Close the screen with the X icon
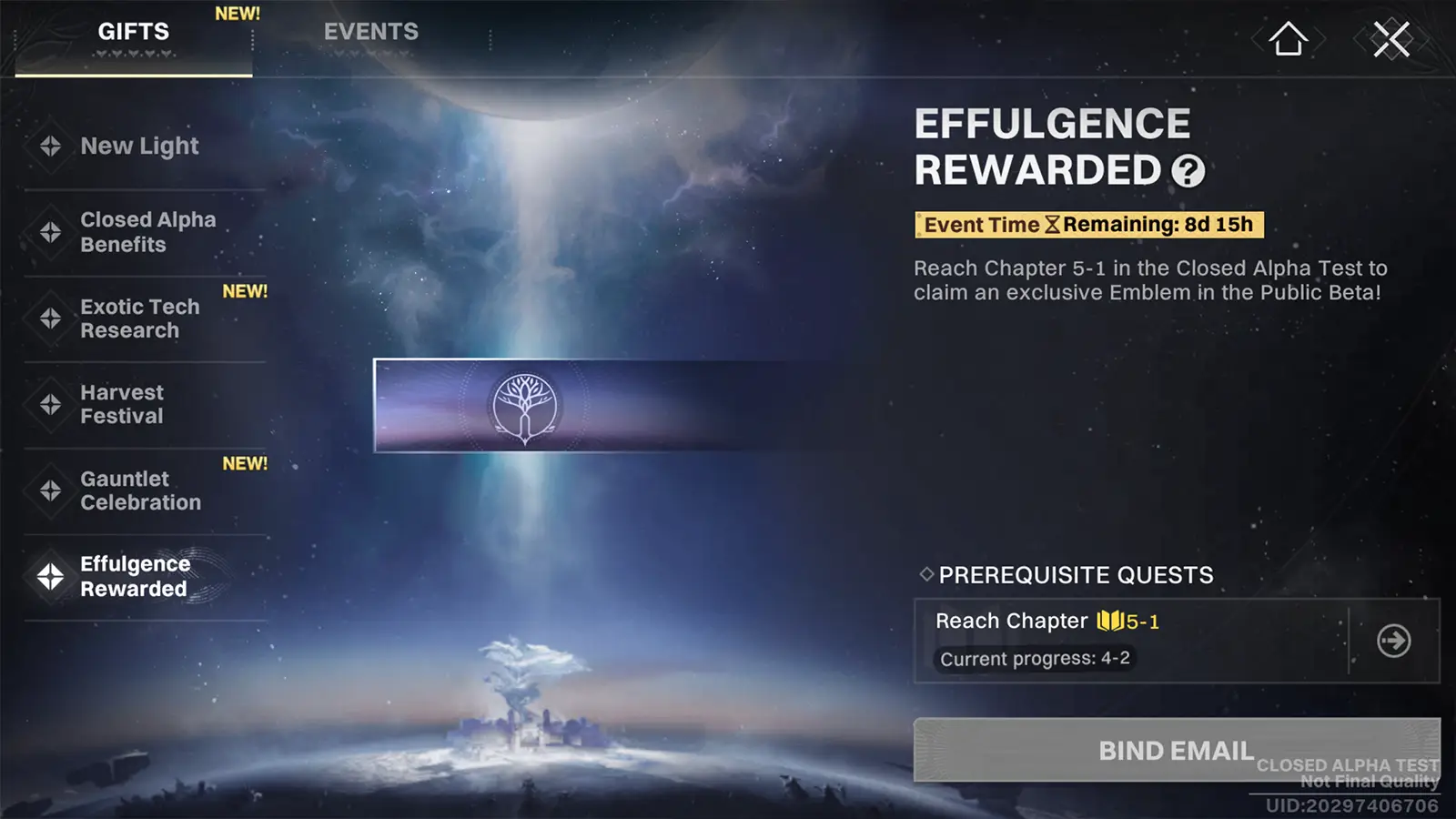Image resolution: width=1456 pixels, height=819 pixels. (1390, 38)
